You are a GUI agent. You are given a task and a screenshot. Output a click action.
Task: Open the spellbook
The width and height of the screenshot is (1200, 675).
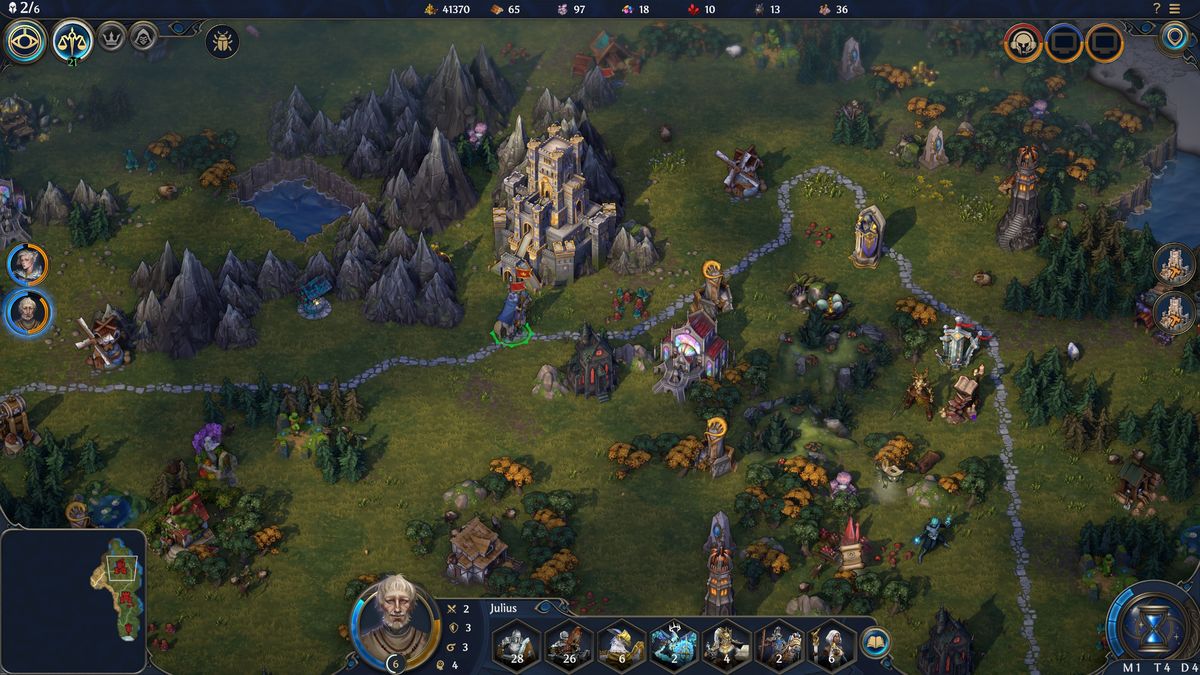coord(875,642)
